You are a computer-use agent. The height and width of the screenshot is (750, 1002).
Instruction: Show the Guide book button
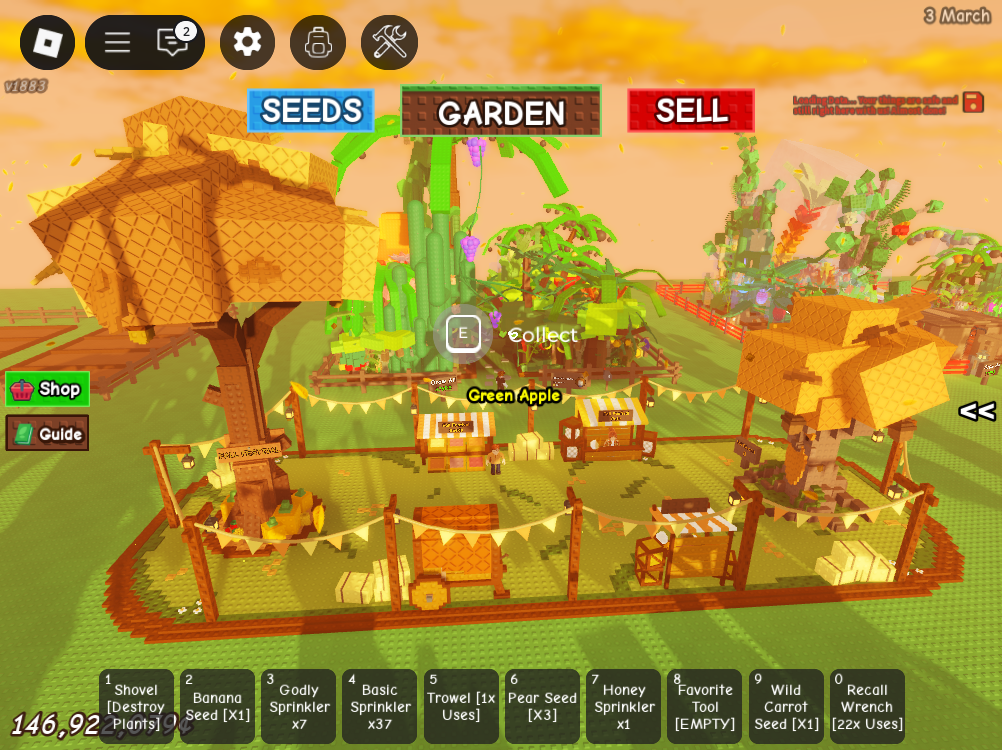coord(48,433)
